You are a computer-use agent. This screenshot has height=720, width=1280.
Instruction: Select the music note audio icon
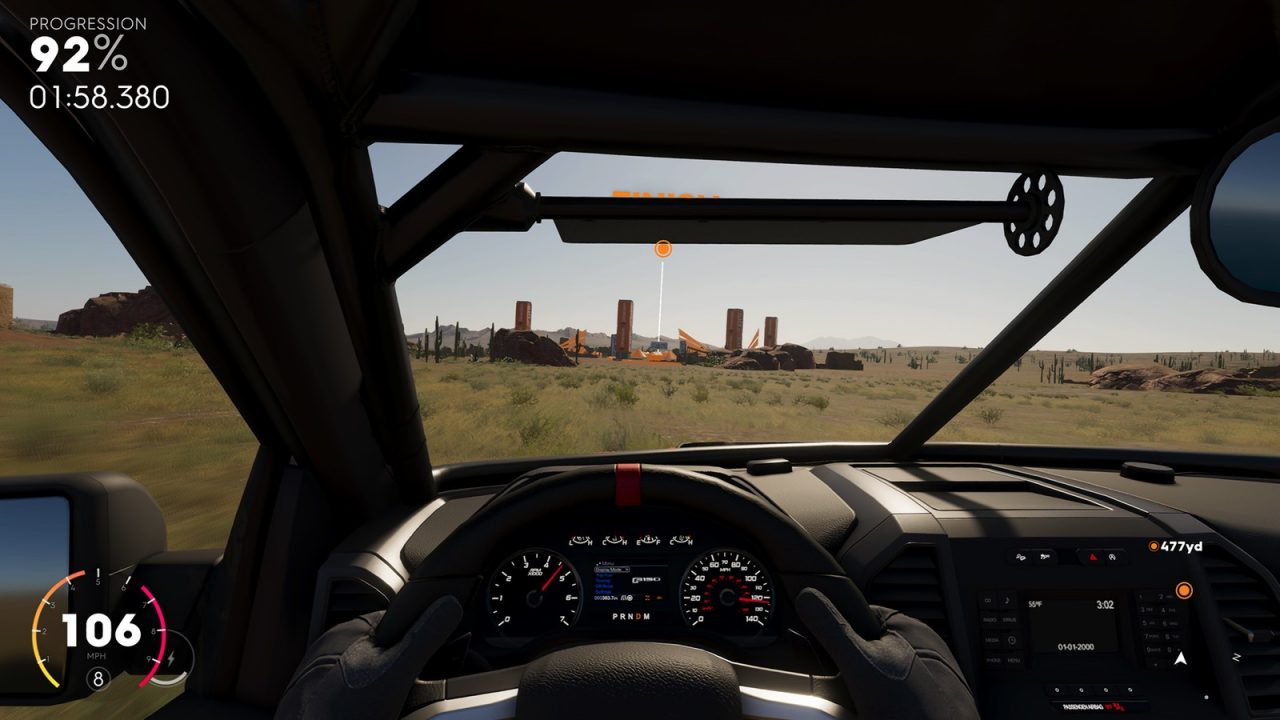pyautogui.click(x=1007, y=599)
